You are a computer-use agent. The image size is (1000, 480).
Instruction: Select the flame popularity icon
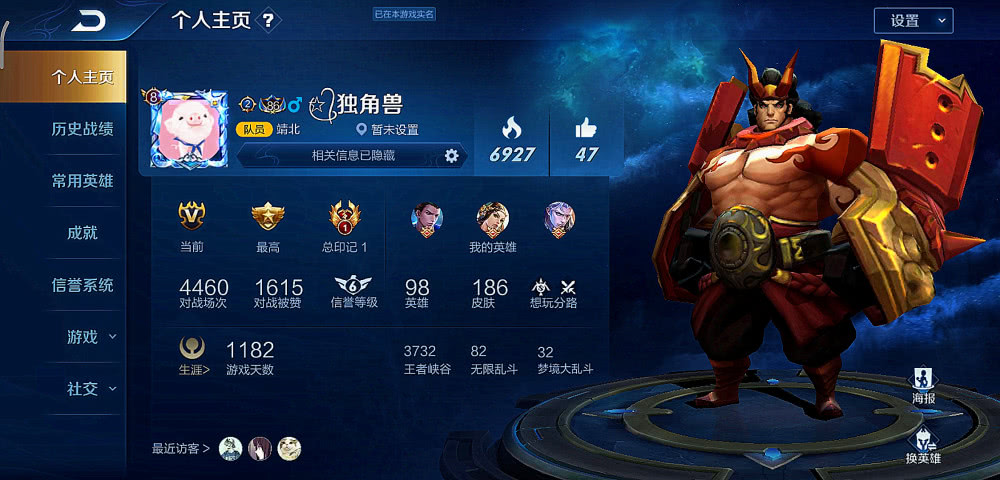(x=511, y=128)
